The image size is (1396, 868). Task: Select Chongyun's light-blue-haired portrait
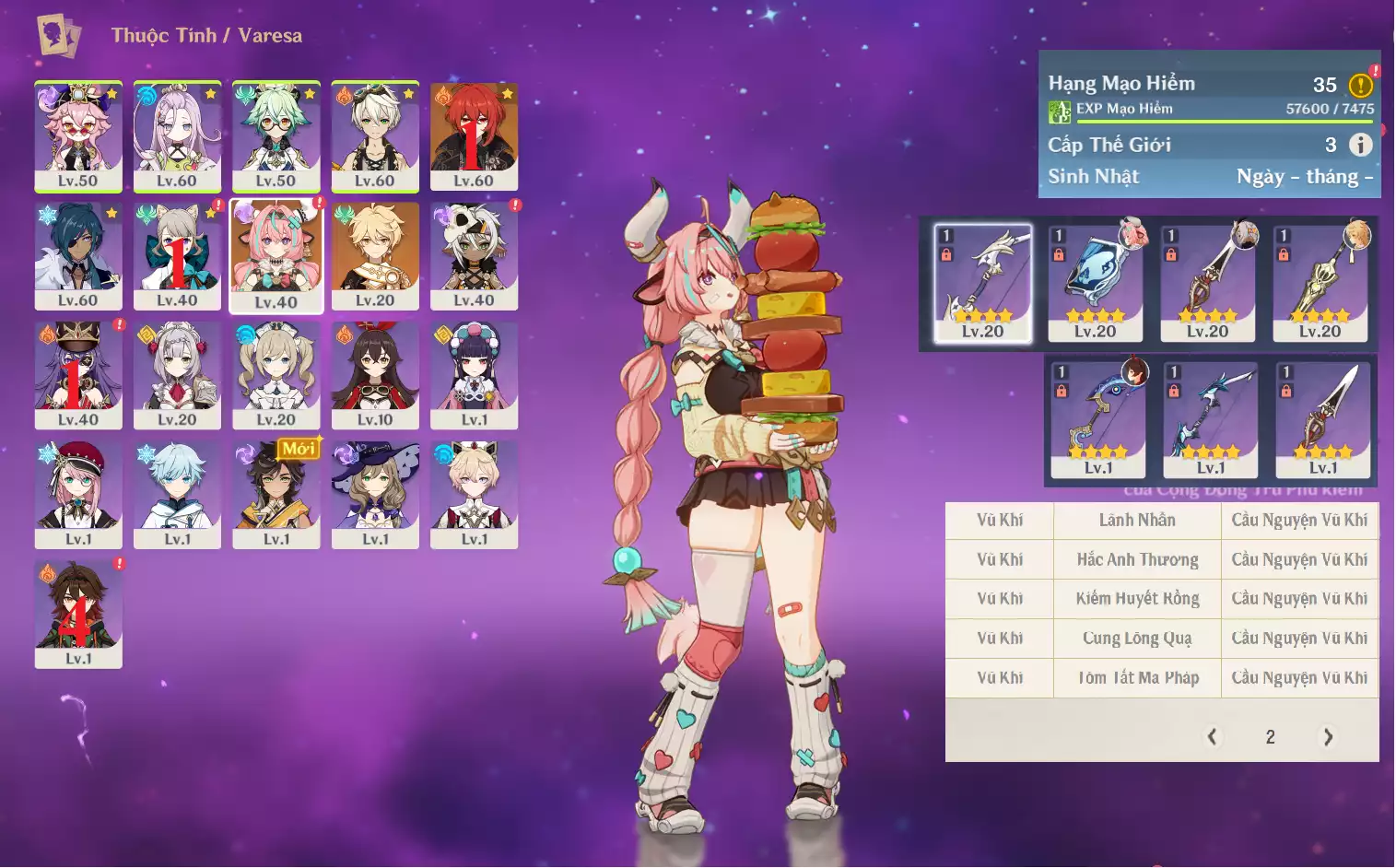click(x=177, y=495)
